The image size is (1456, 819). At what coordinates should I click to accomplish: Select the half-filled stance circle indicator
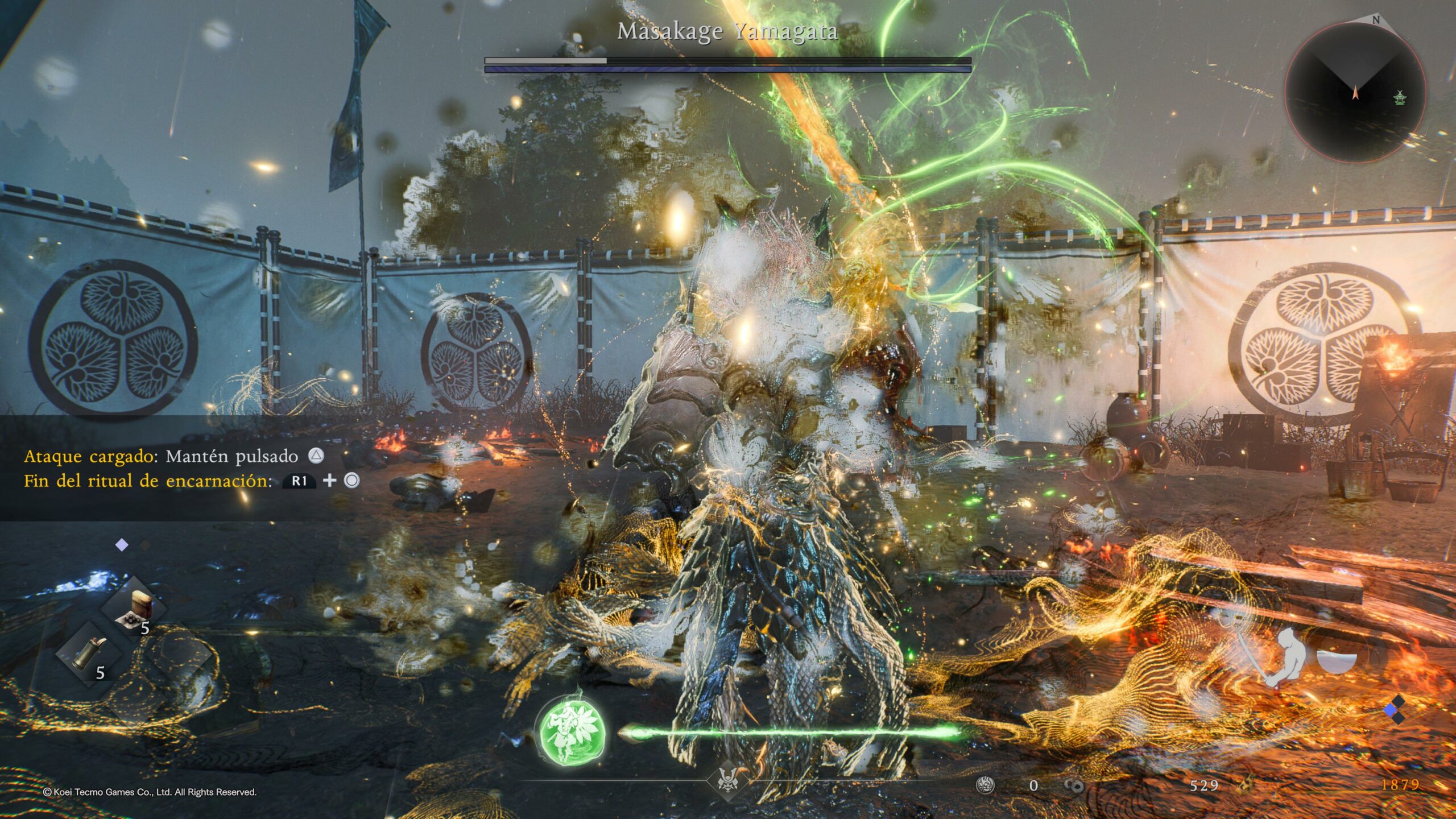pos(1337,660)
